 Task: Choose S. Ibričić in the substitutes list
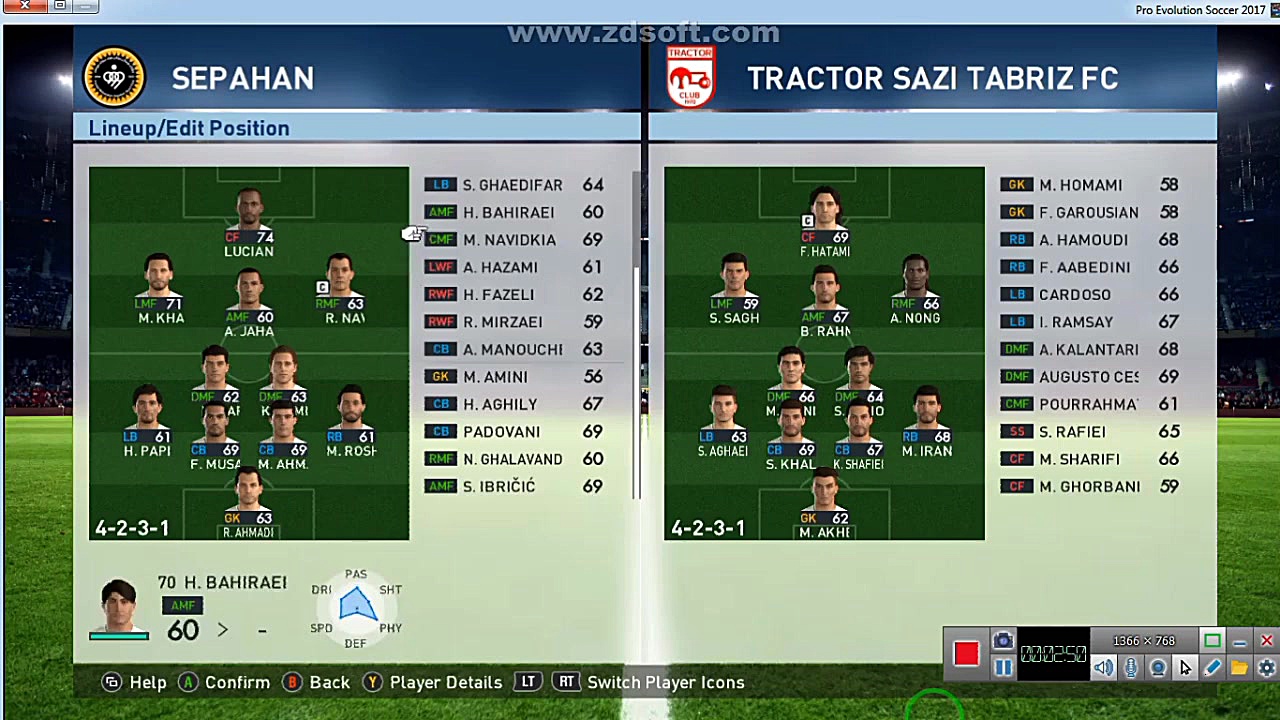coord(499,487)
